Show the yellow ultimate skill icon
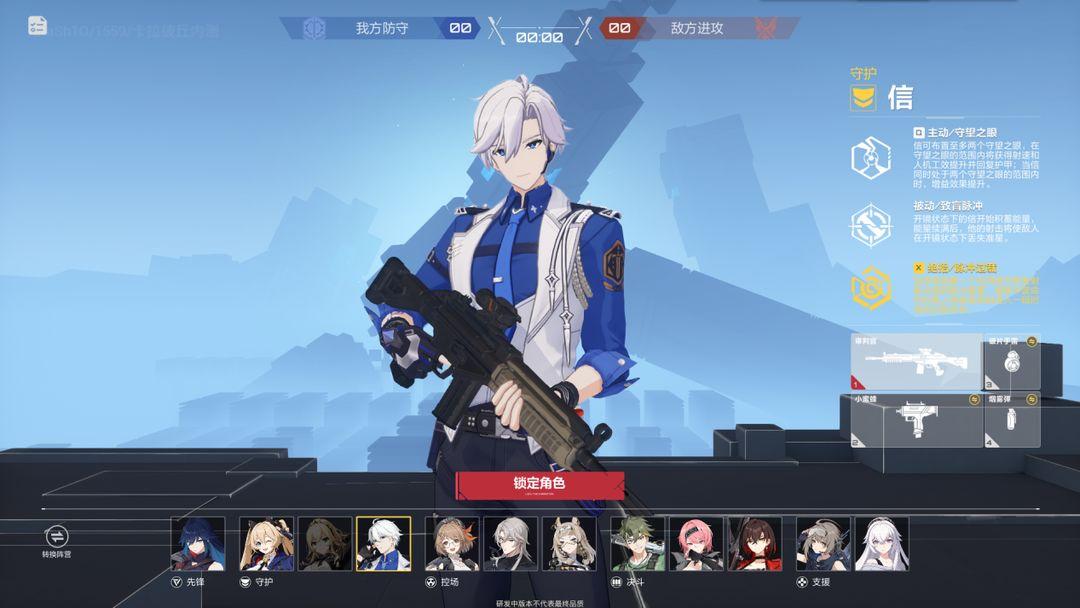Image resolution: width=1080 pixels, height=608 pixels. pyautogui.click(x=870, y=289)
